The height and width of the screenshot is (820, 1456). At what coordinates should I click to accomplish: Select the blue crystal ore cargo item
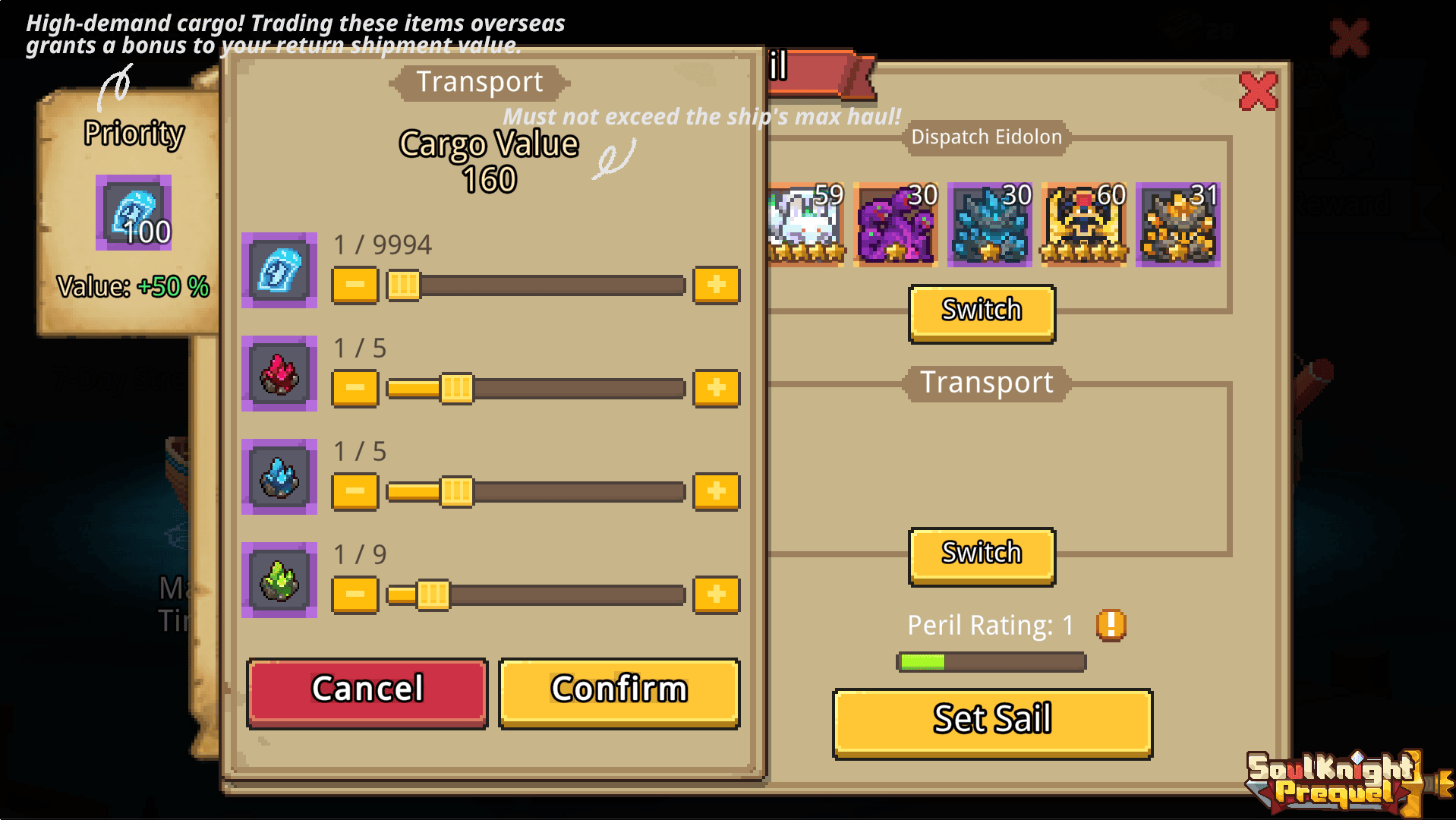click(x=279, y=478)
